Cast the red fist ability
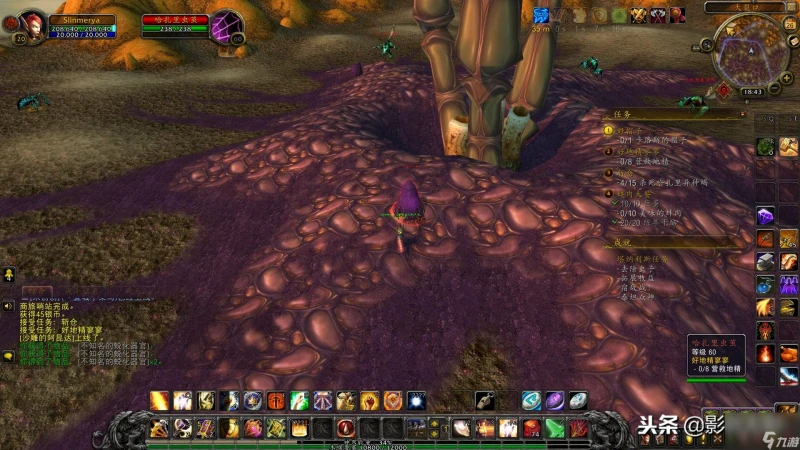 pos(370,400)
